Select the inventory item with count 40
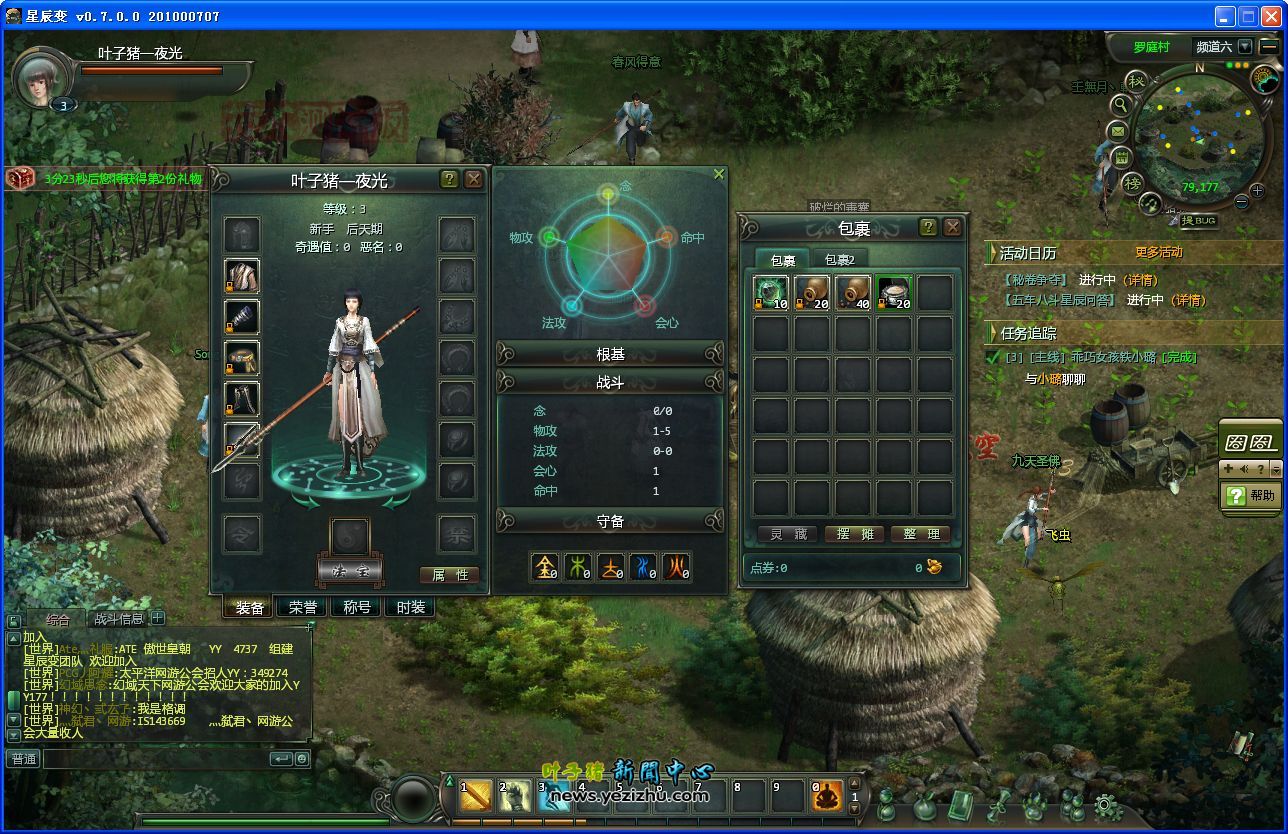Image resolution: width=1288 pixels, height=834 pixels. pyautogui.click(x=853, y=293)
